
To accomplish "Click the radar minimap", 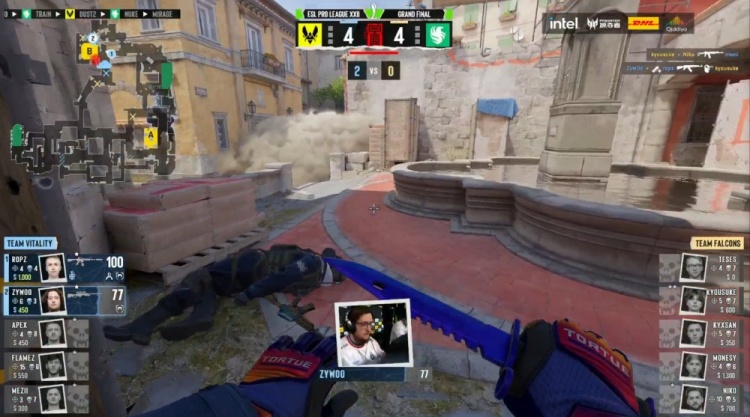I will 90,100.
